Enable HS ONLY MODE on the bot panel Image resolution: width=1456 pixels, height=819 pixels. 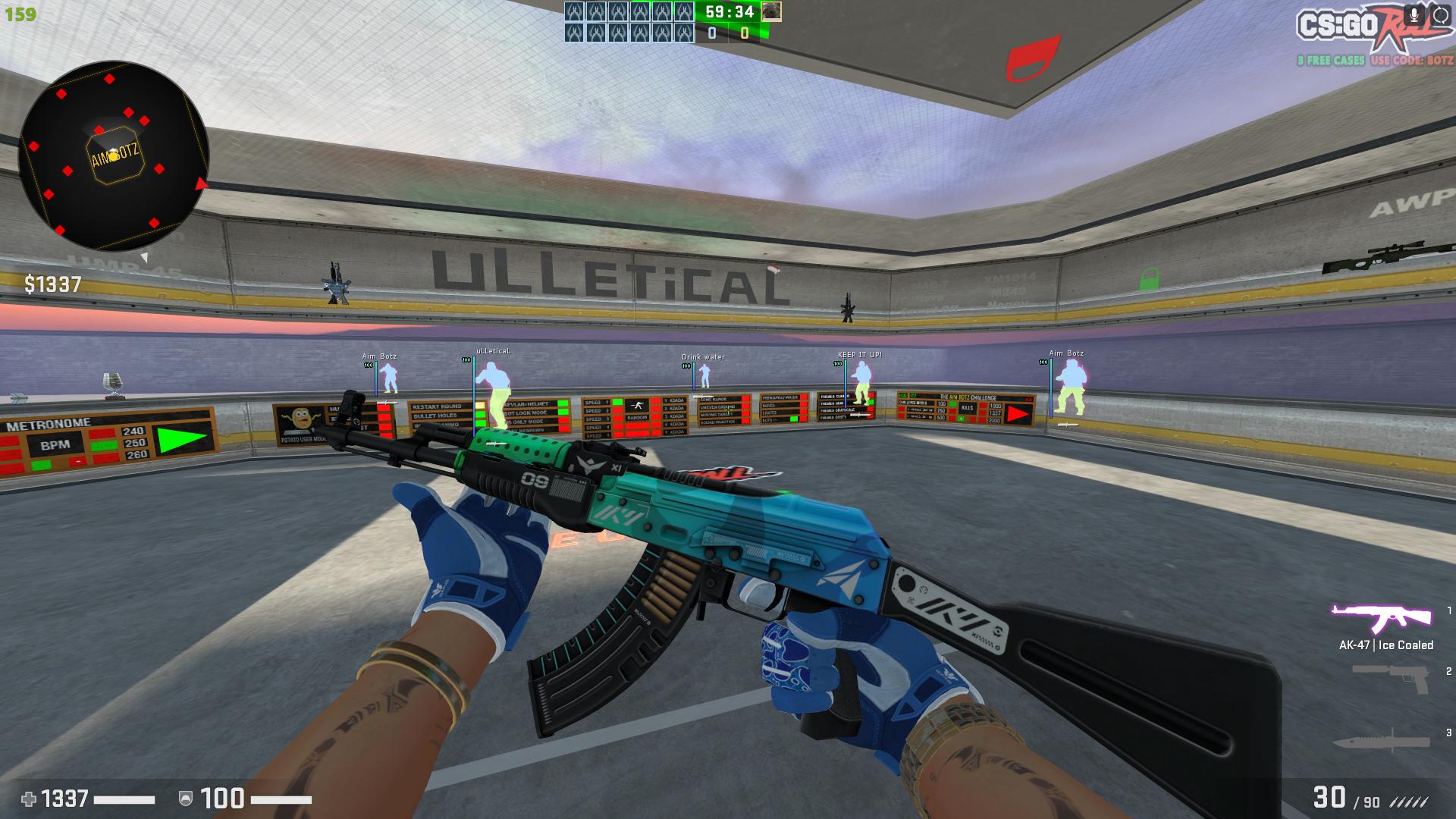(563, 422)
